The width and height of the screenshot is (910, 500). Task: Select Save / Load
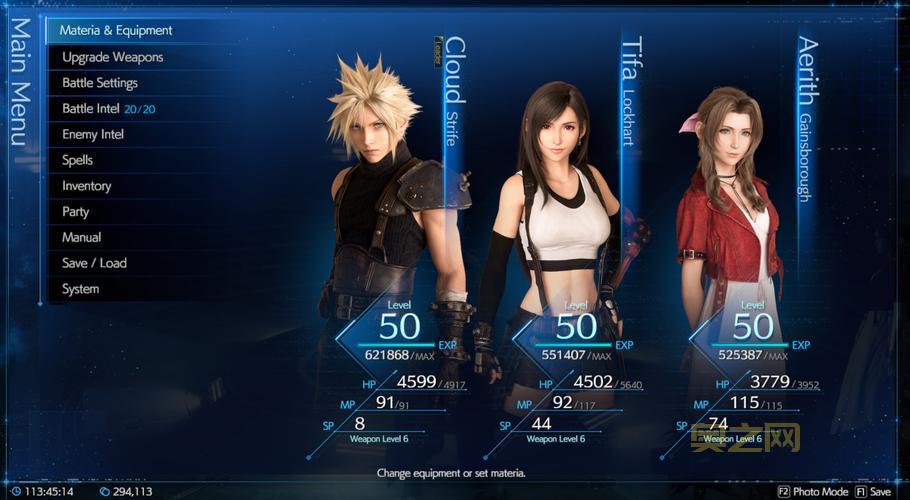(x=94, y=263)
